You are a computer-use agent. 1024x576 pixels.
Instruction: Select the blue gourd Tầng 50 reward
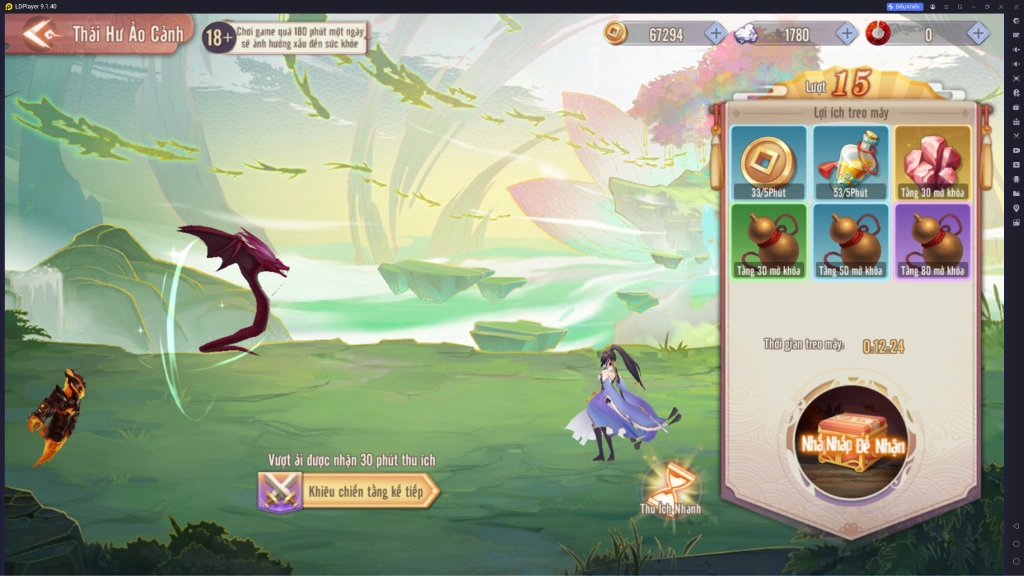[x=850, y=241]
